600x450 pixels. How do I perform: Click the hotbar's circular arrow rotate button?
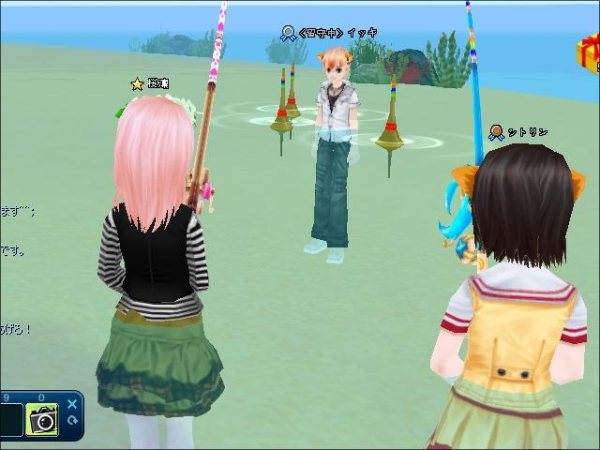coord(72,421)
